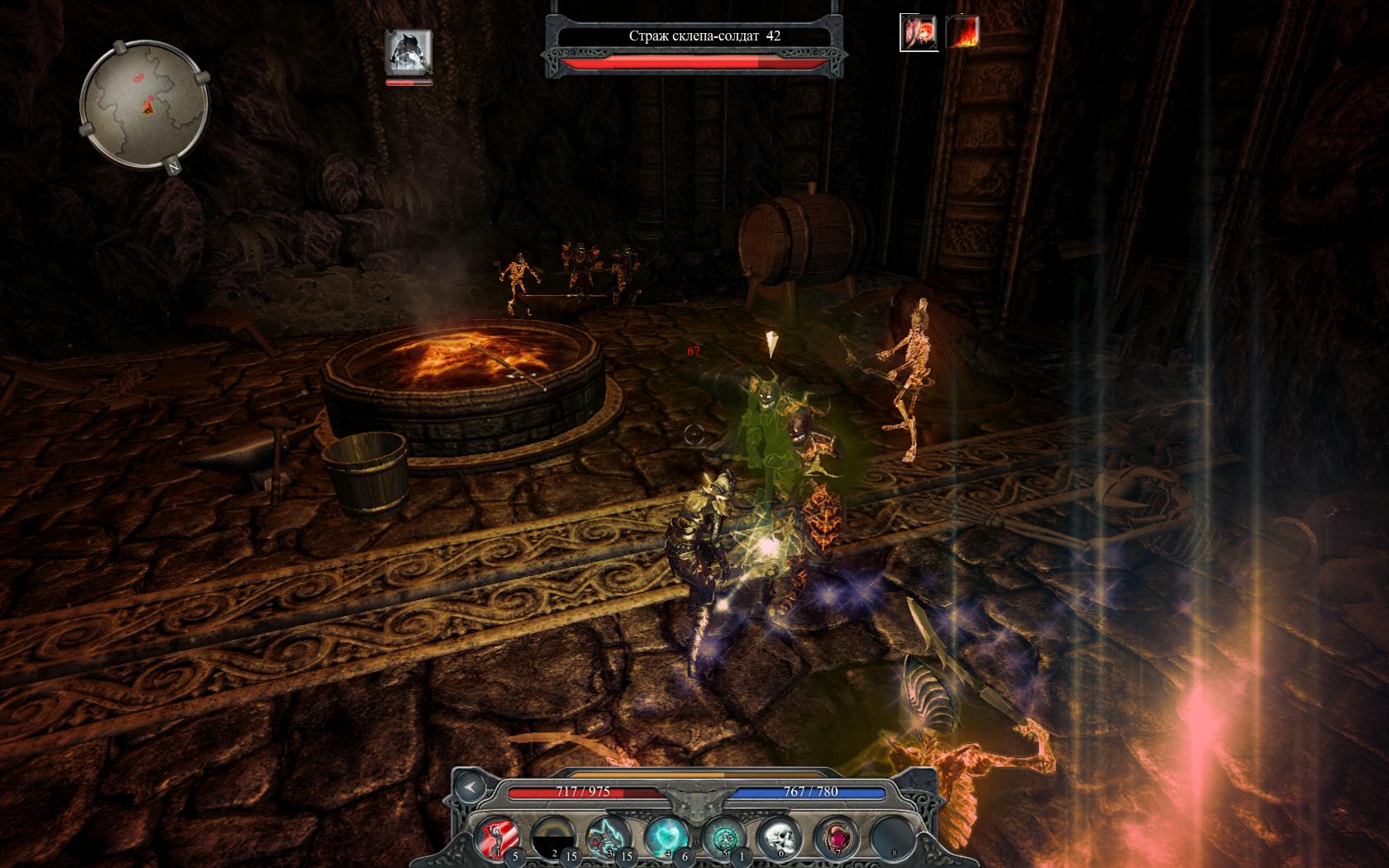Select the half-darkened cooldown skill in slot 2
Image resolution: width=1389 pixels, height=868 pixels.
pos(554,837)
